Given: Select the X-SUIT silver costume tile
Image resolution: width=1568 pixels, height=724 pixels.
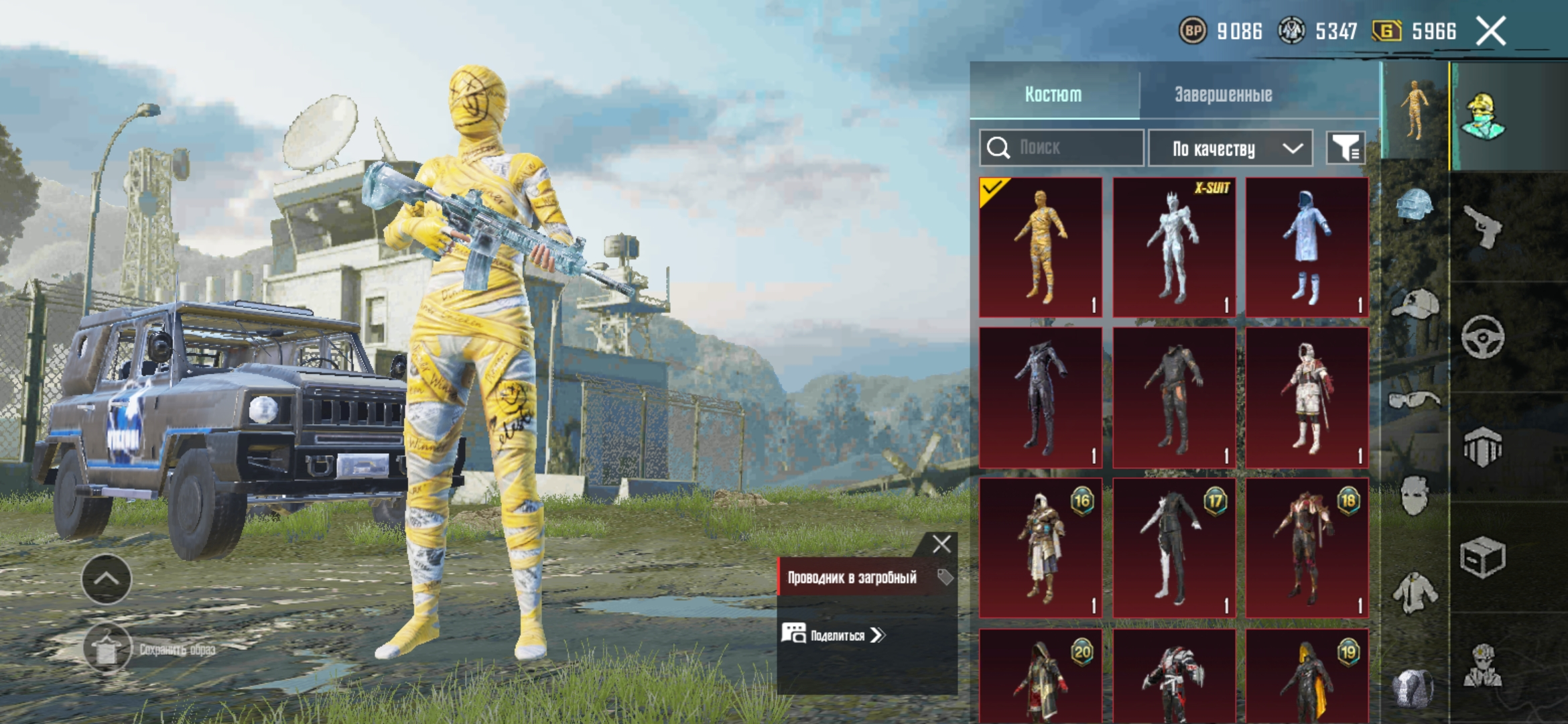Looking at the screenshot, I should point(1174,247).
